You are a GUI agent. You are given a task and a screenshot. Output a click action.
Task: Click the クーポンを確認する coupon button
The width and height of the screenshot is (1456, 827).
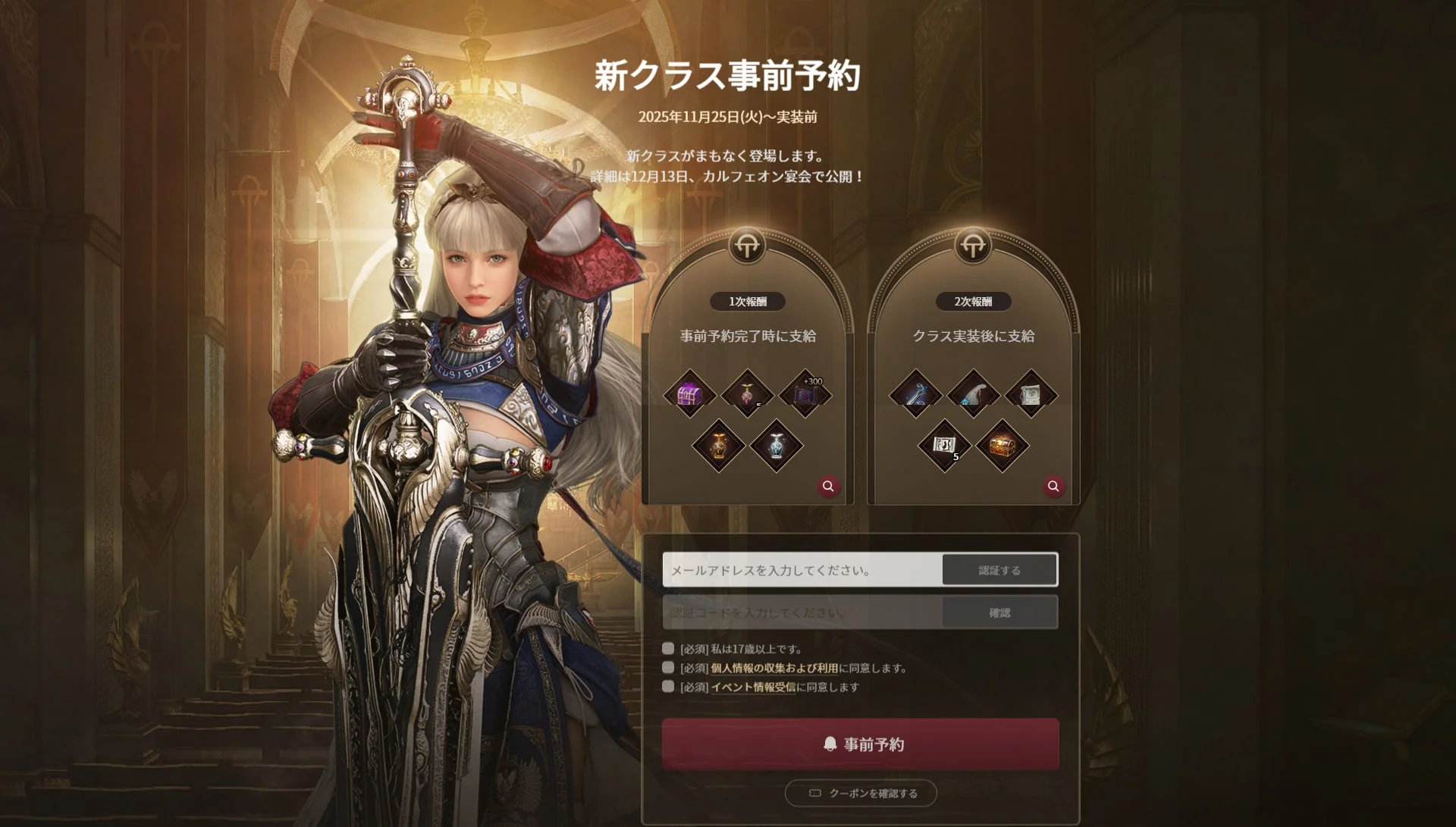[861, 794]
